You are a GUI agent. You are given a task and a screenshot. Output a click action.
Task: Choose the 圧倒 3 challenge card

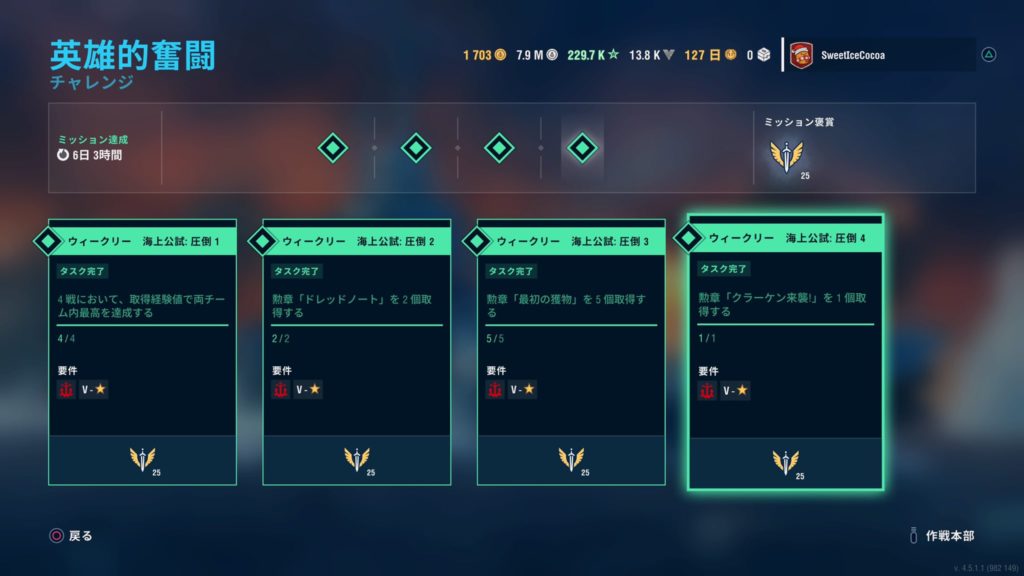[x=571, y=350]
